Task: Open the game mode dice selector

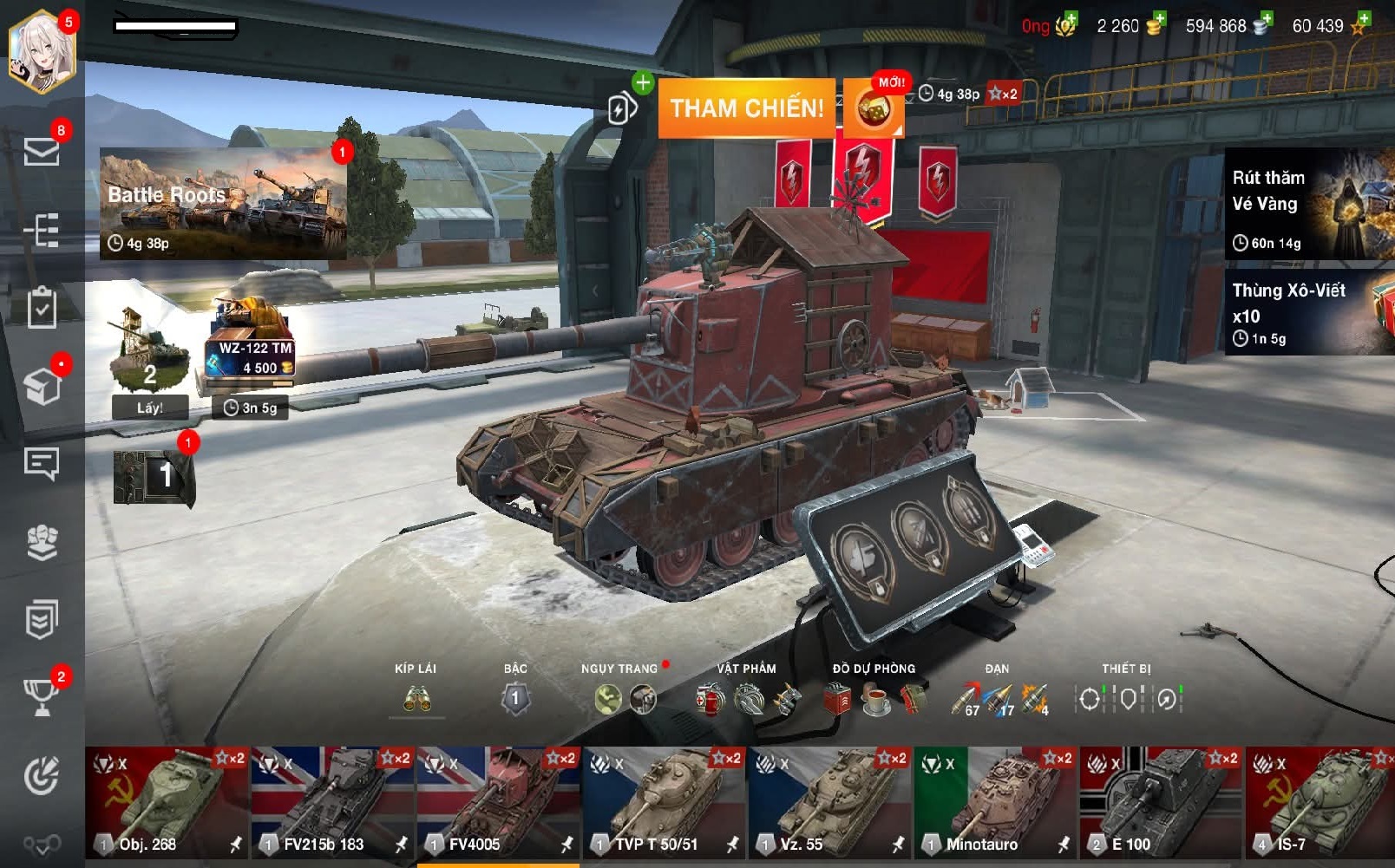Action: [874, 109]
